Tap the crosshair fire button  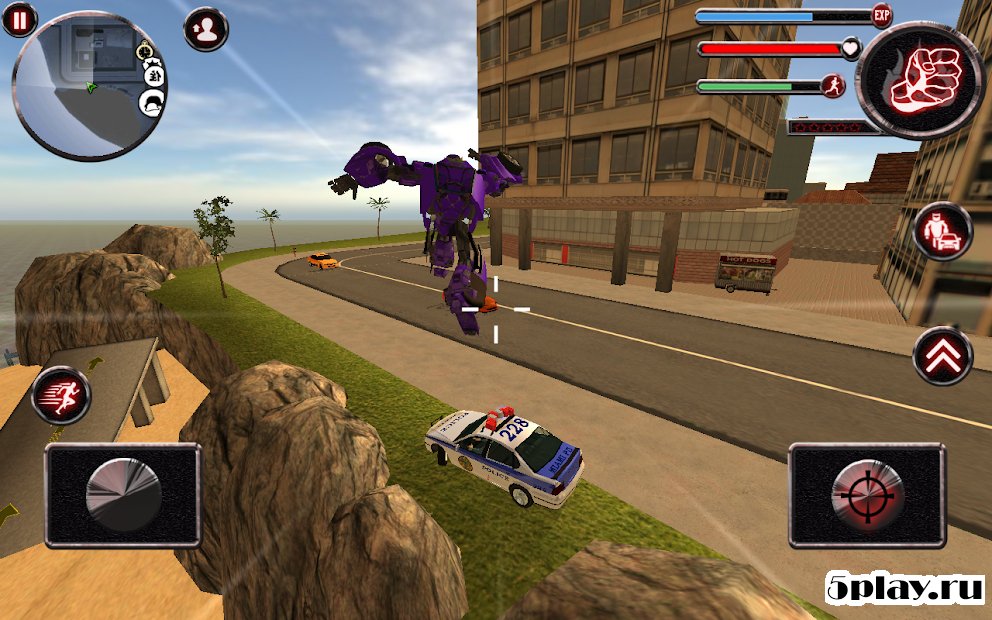867,495
